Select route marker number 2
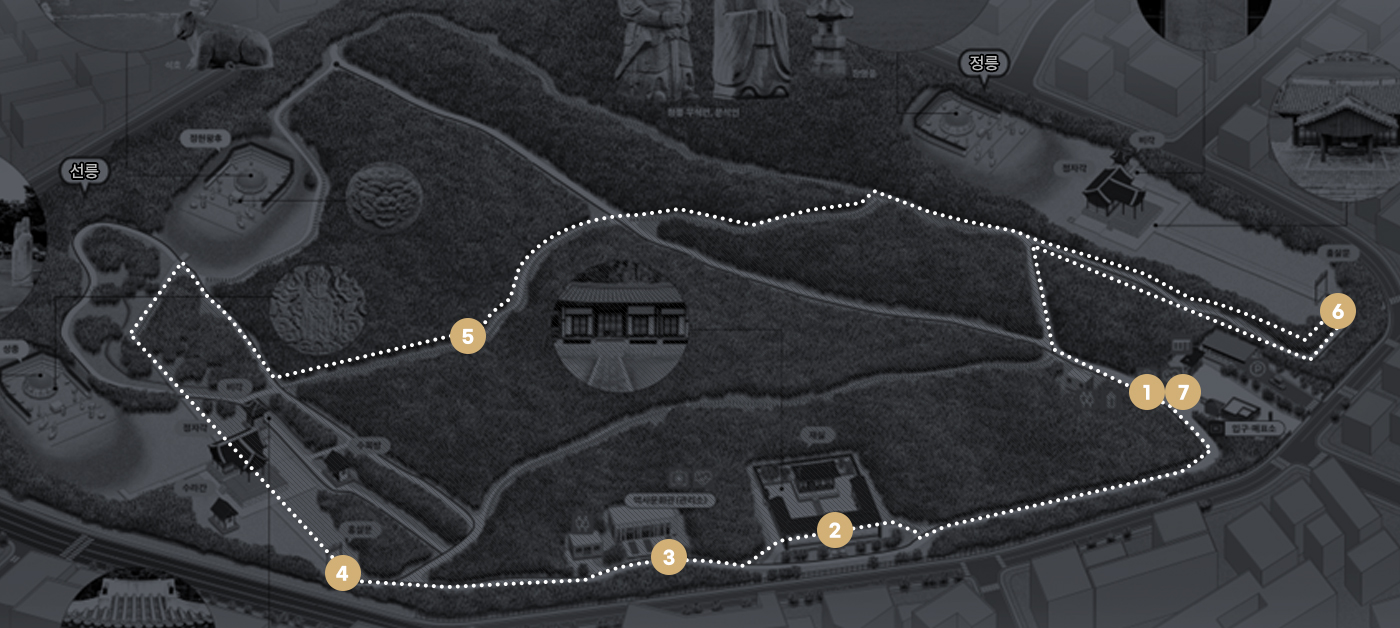The image size is (1400, 628). pos(834,530)
